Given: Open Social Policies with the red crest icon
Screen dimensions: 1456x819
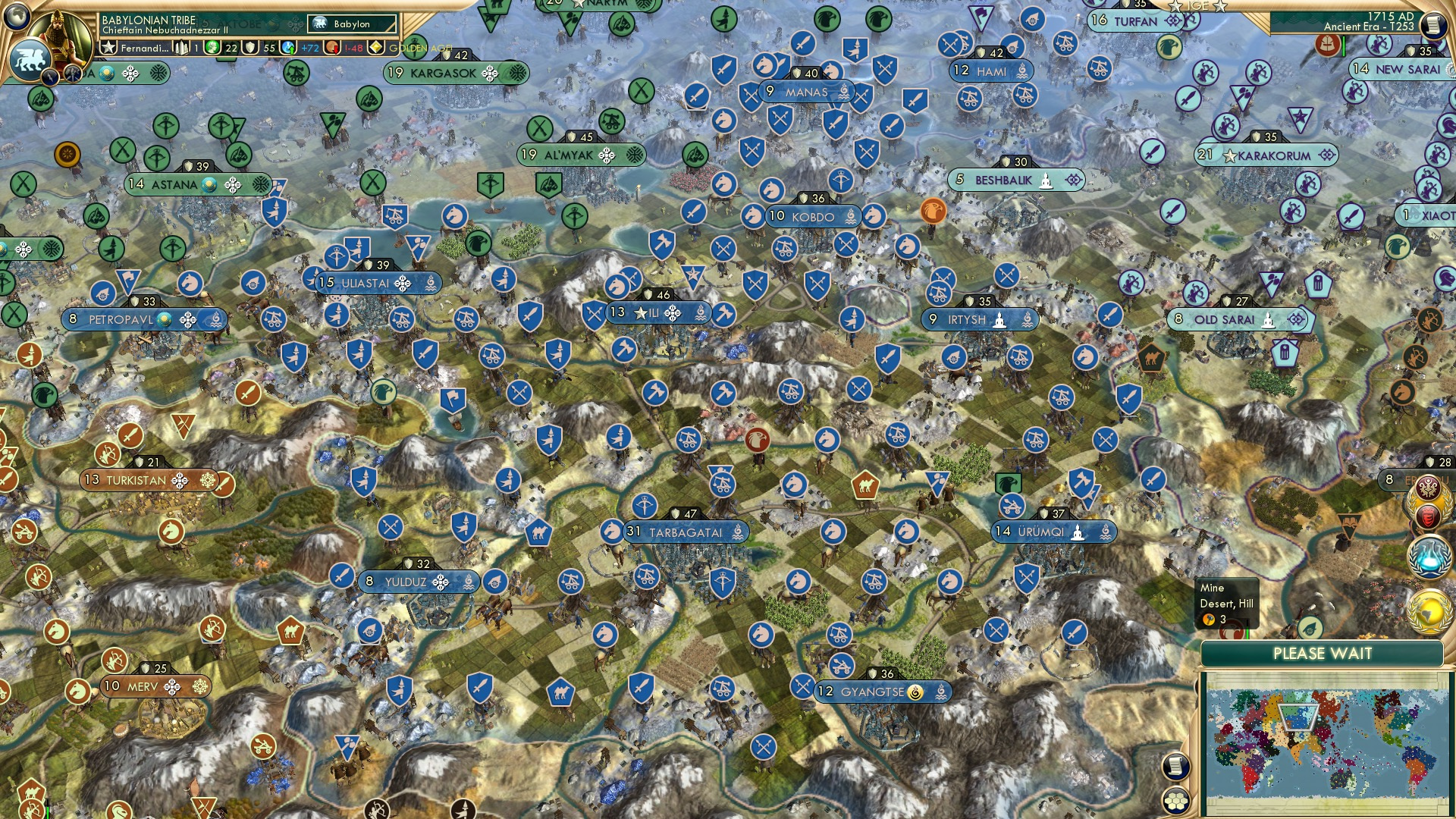Looking at the screenshot, I should (x=1427, y=515).
